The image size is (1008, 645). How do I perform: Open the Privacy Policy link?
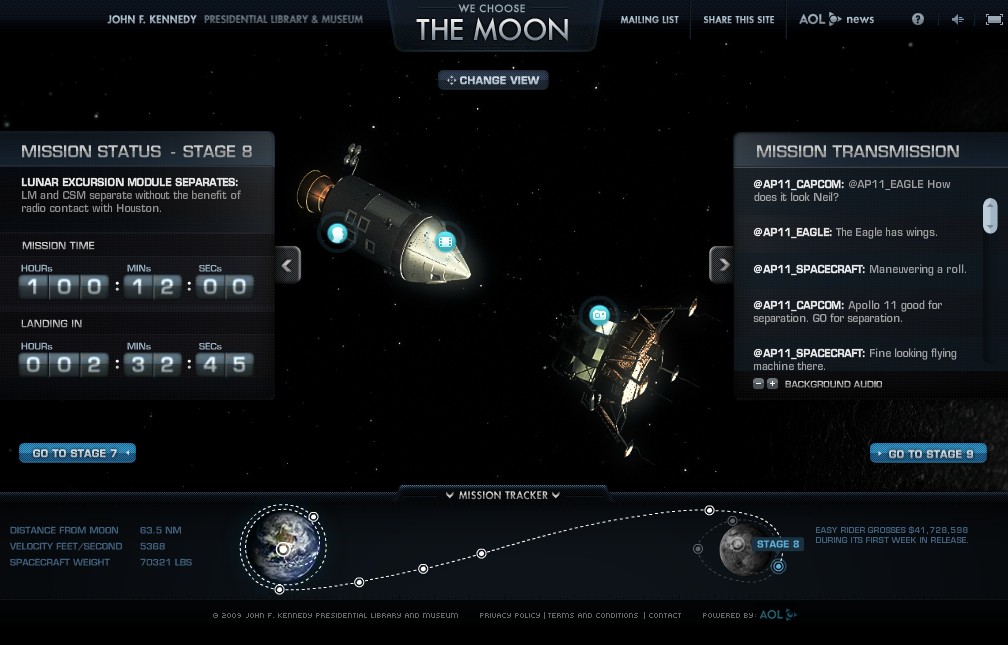[x=509, y=615]
